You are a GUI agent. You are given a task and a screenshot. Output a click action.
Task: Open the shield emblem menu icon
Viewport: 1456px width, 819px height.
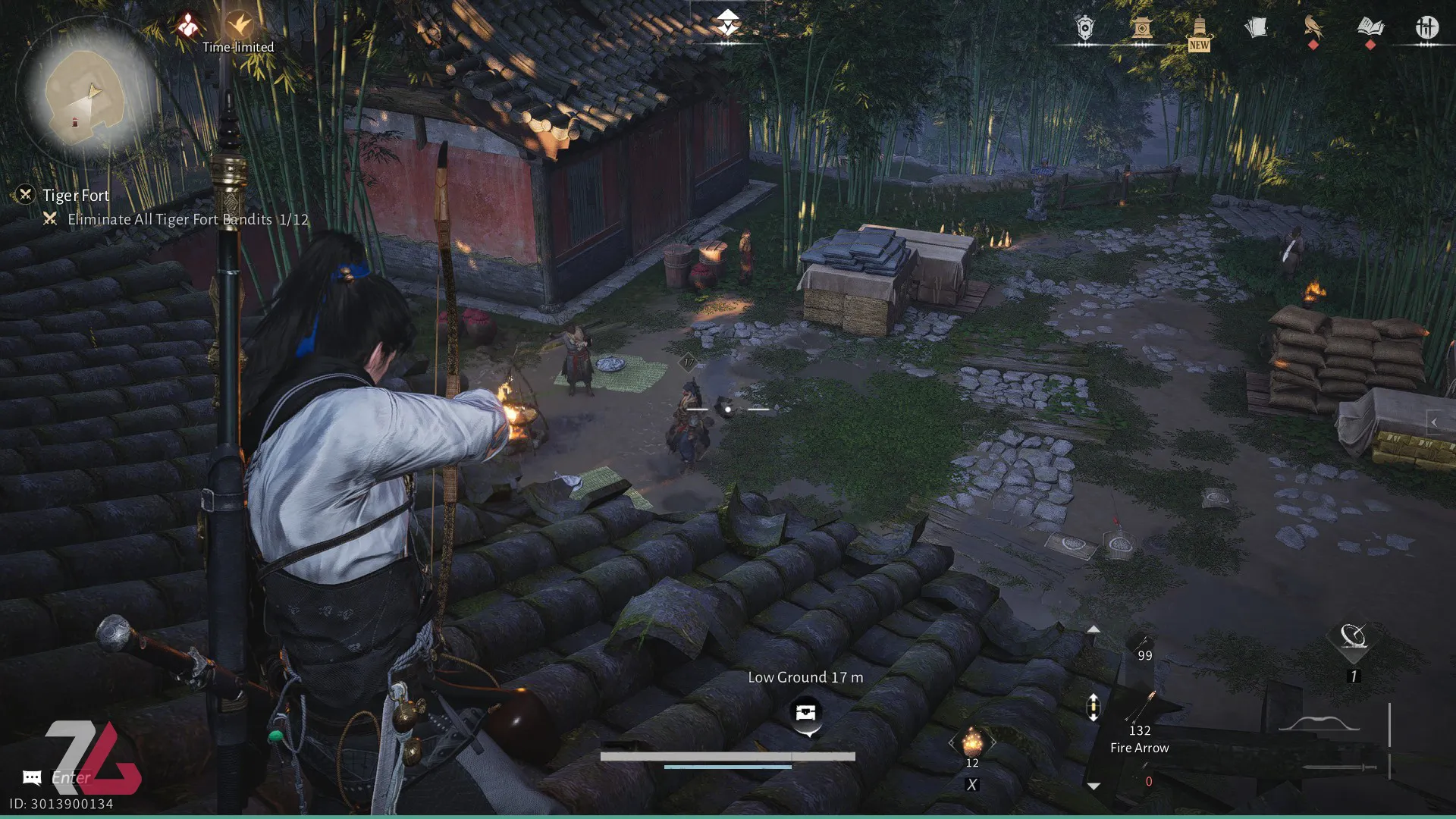tap(1085, 29)
